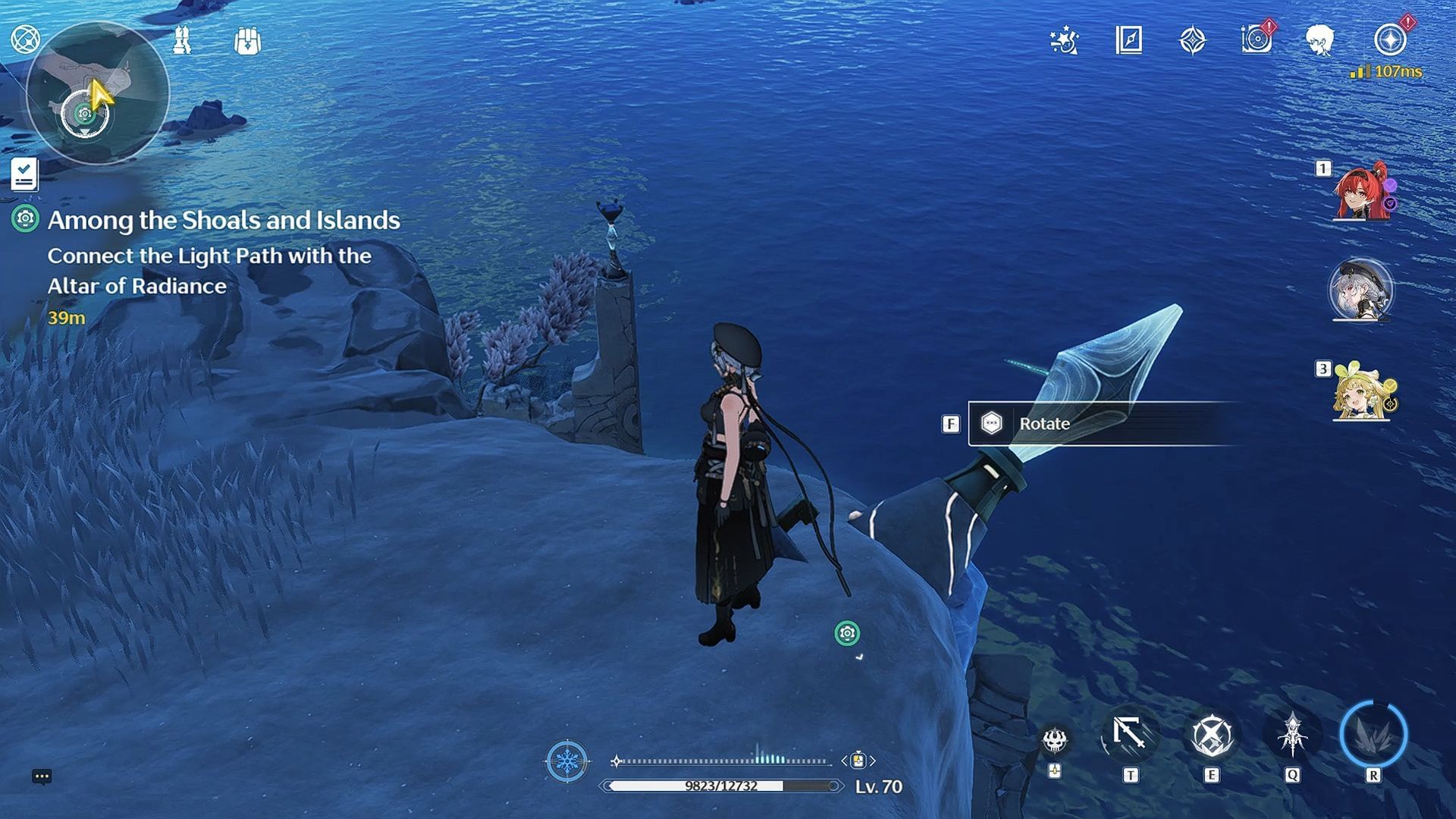1456x819 pixels.
Task: Select the silver-haired party character portrait
Action: point(1360,290)
